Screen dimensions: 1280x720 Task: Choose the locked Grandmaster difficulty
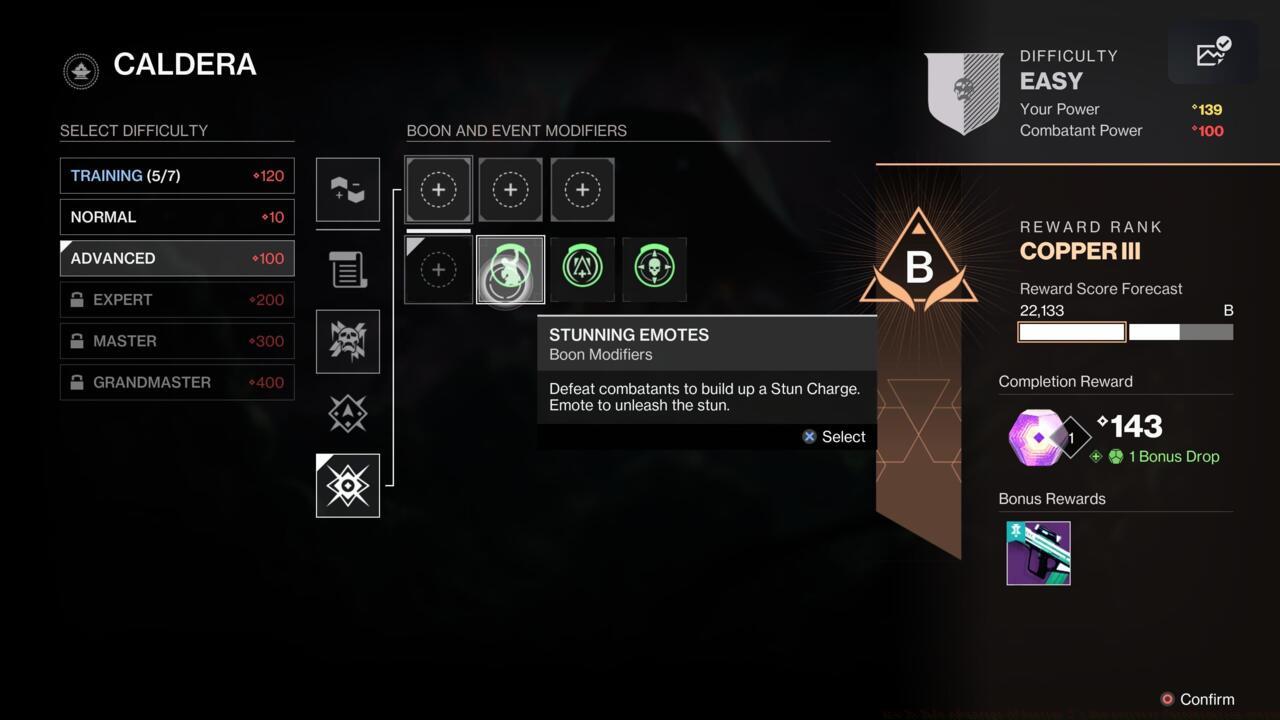coord(177,382)
